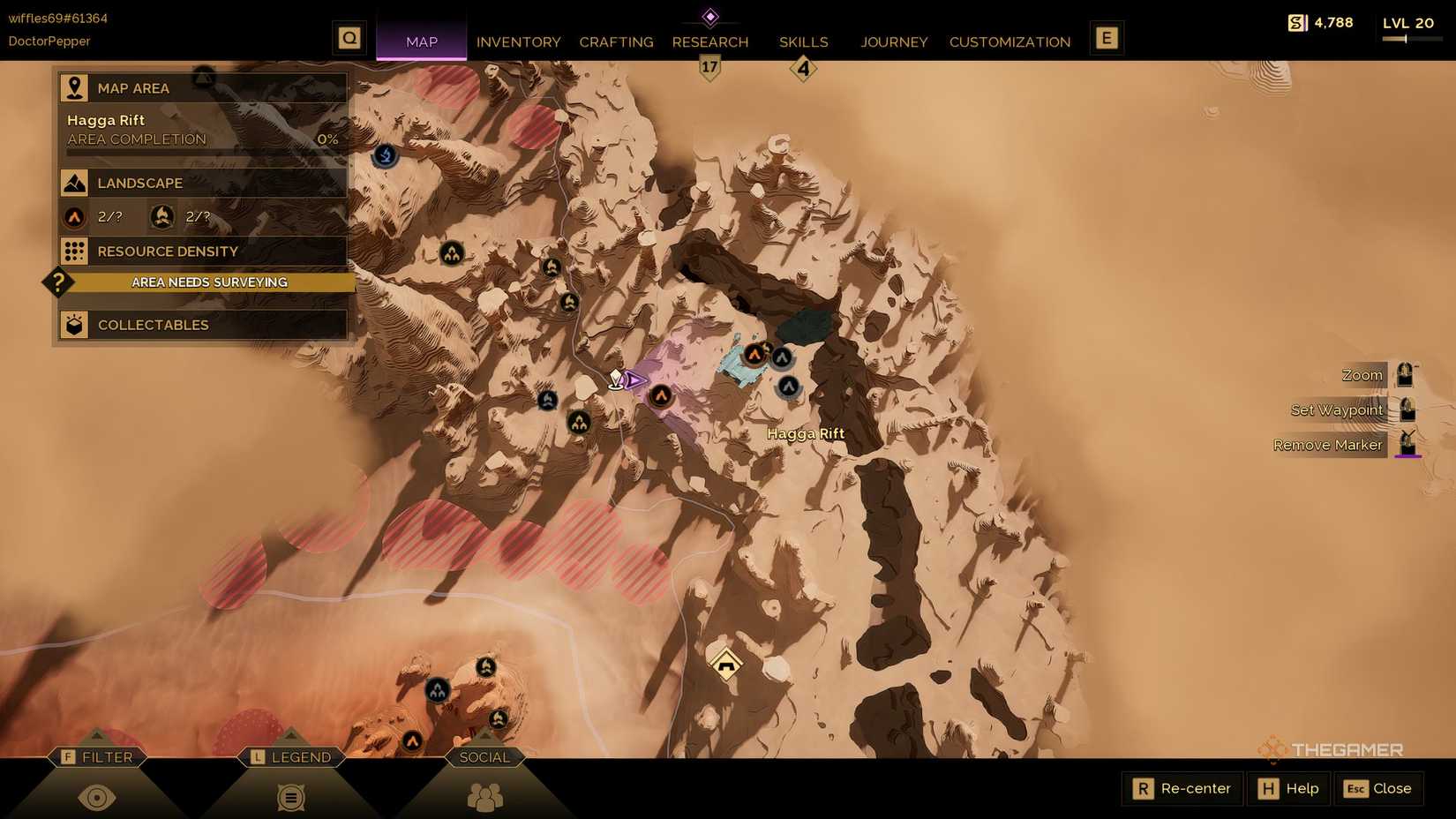1456x819 pixels.
Task: Click the Collectables cube icon
Action: 75,325
